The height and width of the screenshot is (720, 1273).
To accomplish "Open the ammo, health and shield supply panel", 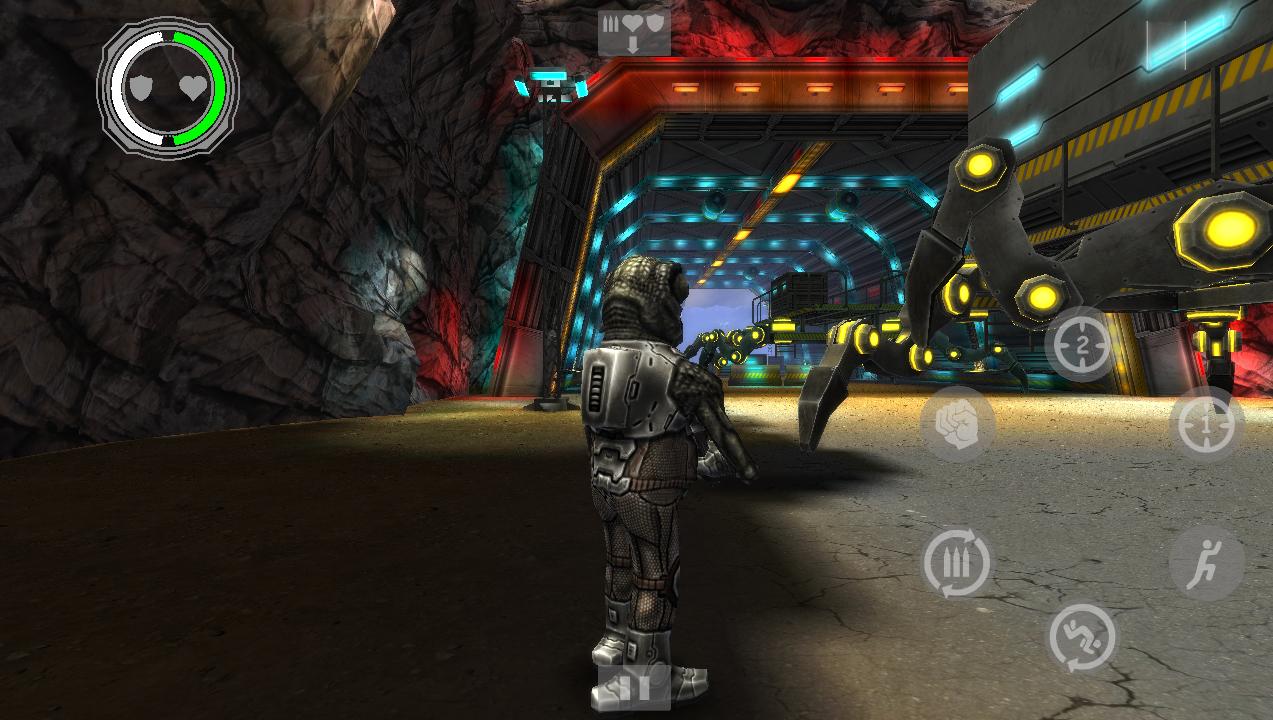I will coord(633,32).
